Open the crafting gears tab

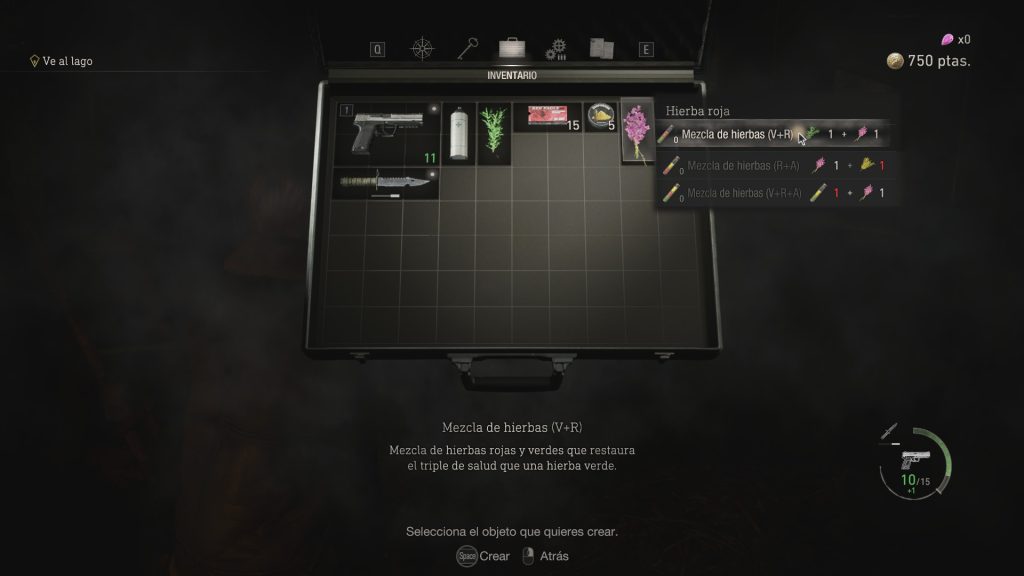[556, 49]
